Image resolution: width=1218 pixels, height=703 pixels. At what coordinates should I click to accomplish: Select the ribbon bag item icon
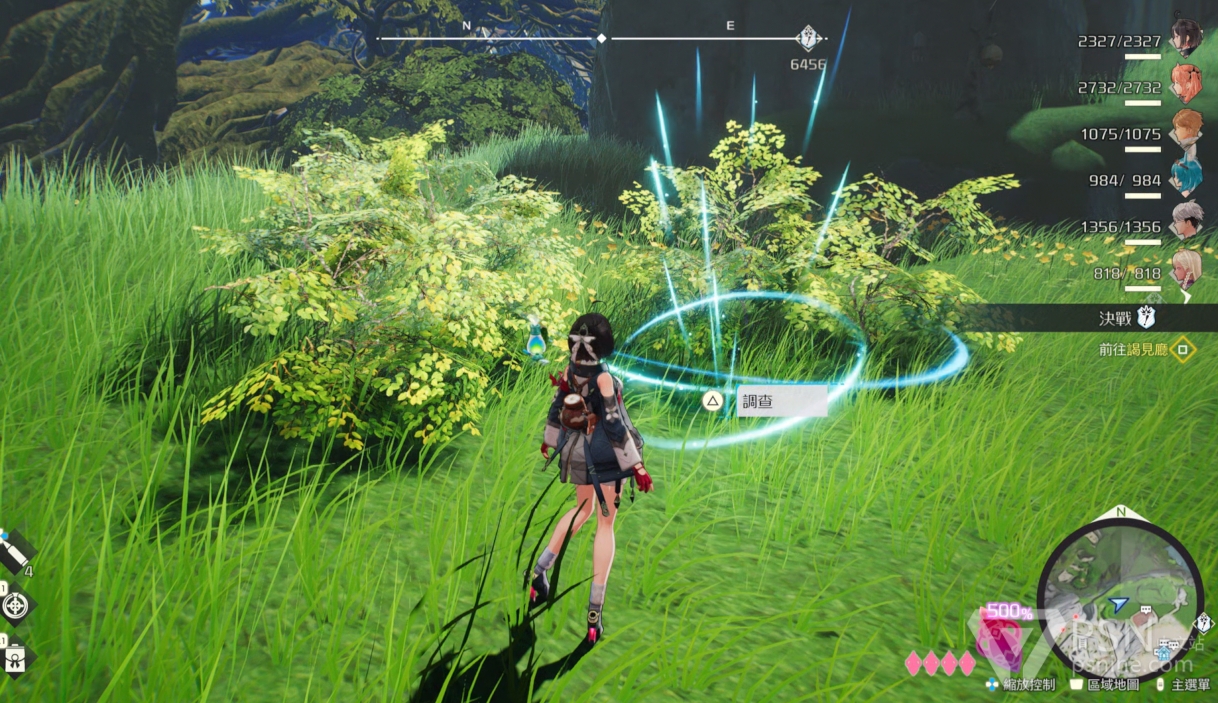coord(16,657)
